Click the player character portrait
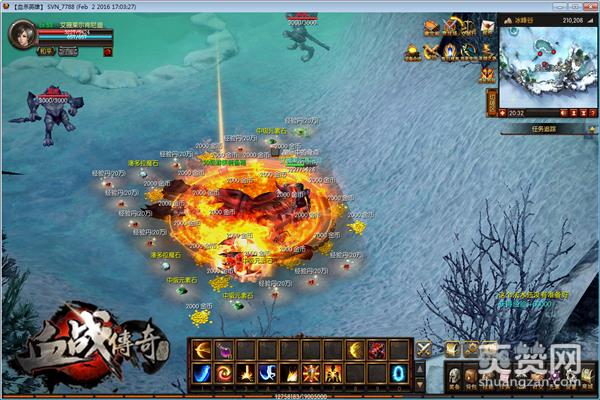The height and width of the screenshot is (400, 600). (19, 37)
